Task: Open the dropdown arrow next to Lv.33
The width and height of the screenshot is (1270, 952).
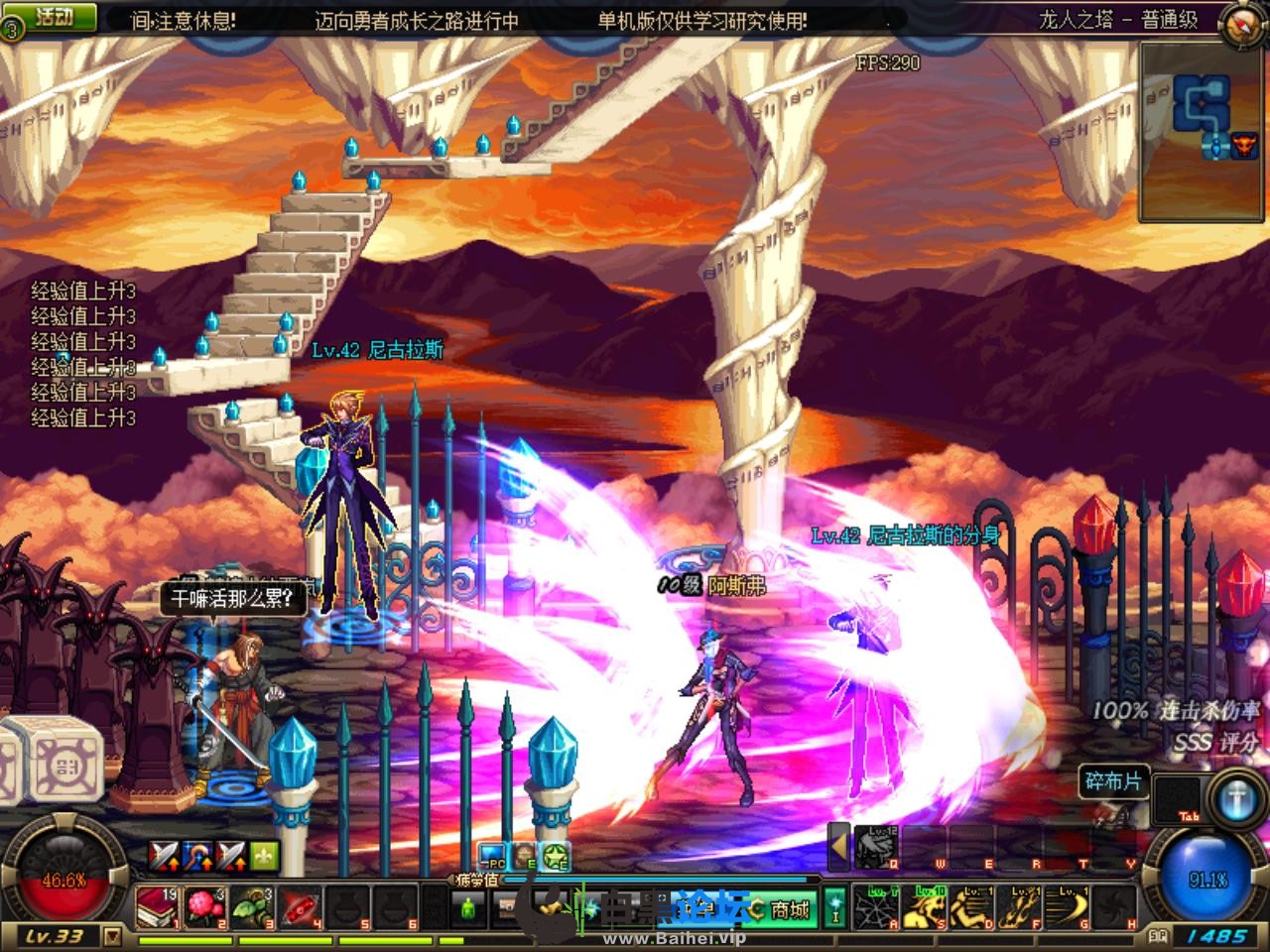Action: click(112, 936)
